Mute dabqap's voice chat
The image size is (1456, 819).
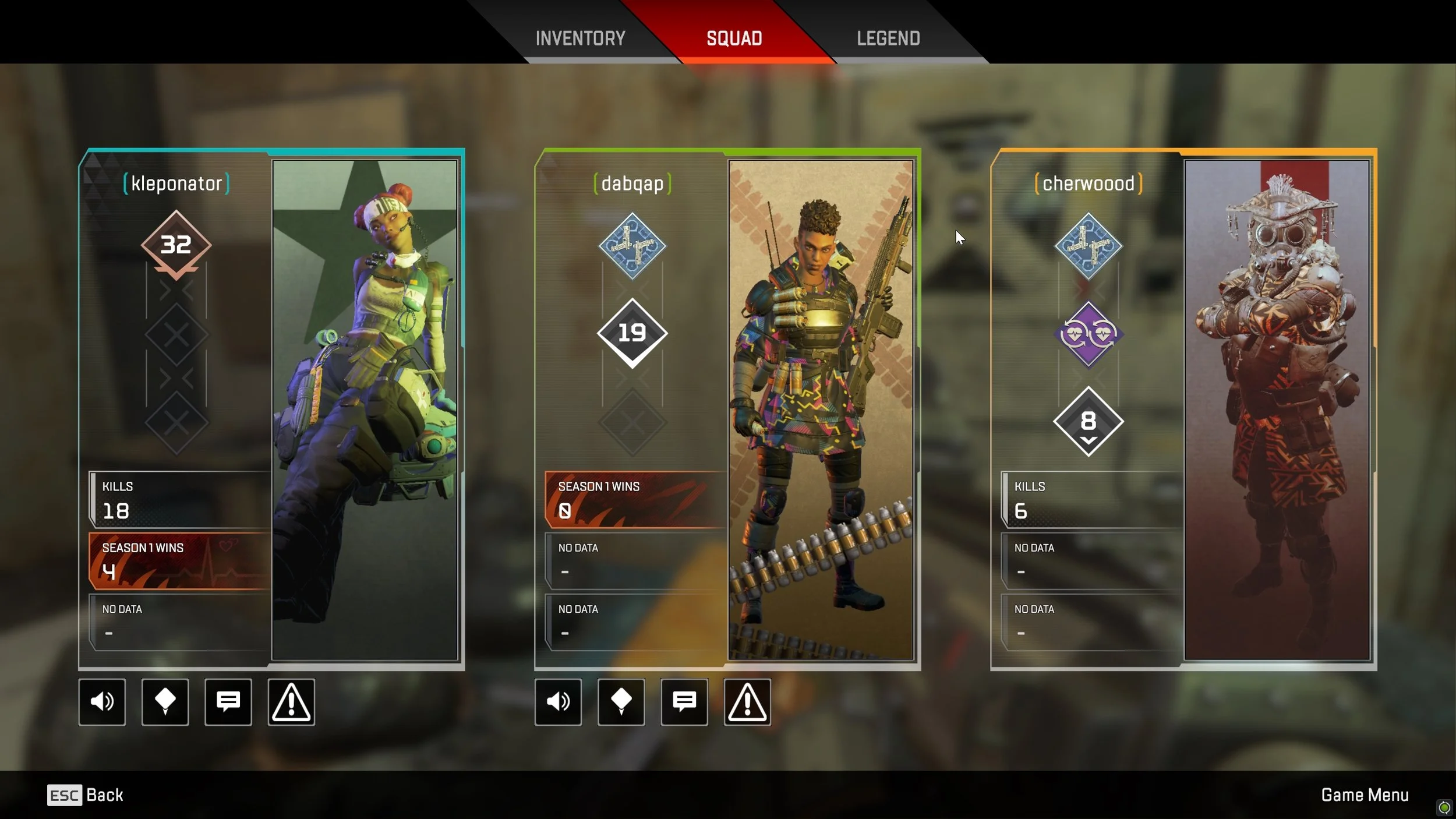click(x=558, y=702)
